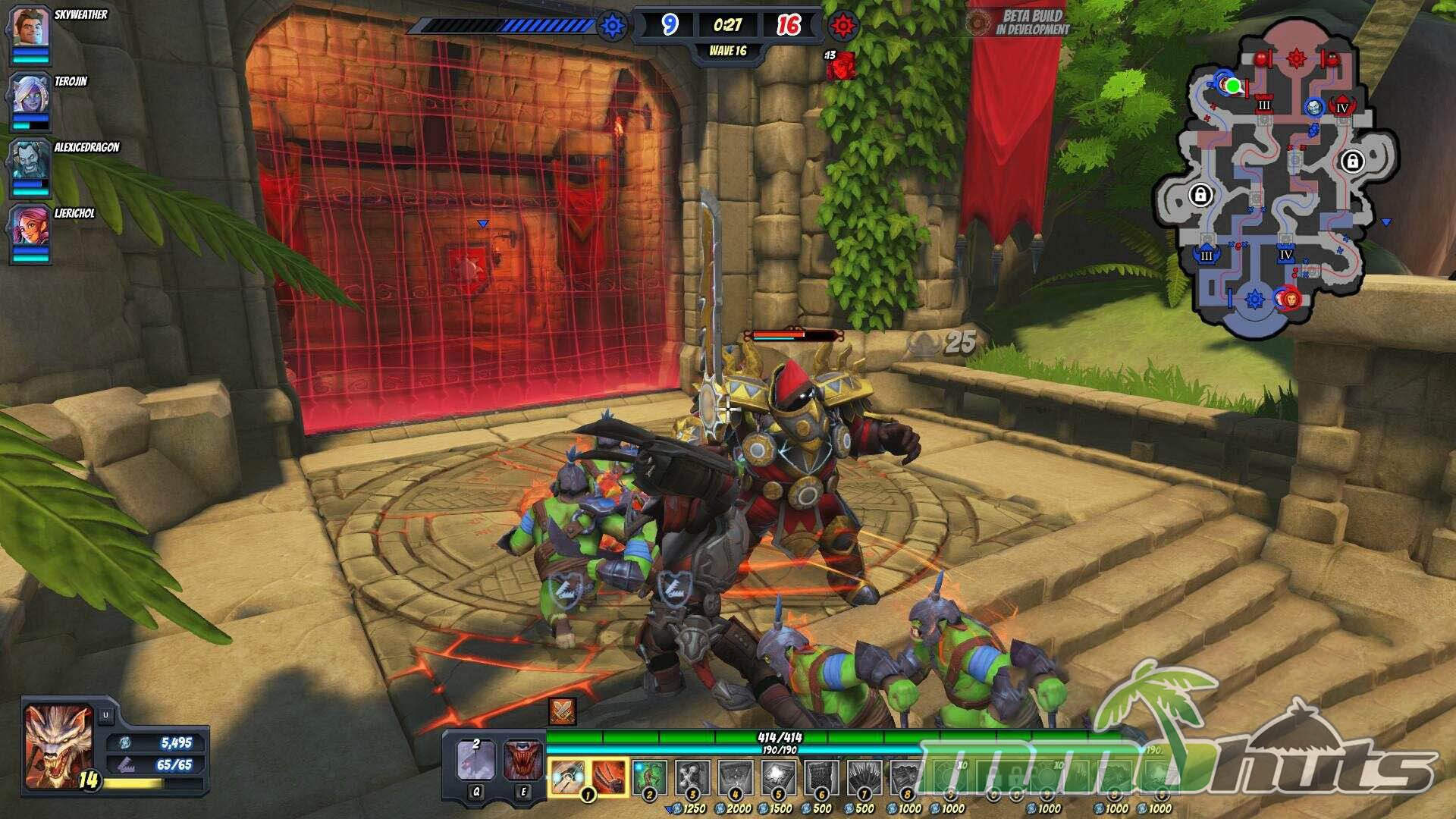
Task: Select the slot 7 spike trap card
Action: [864, 777]
